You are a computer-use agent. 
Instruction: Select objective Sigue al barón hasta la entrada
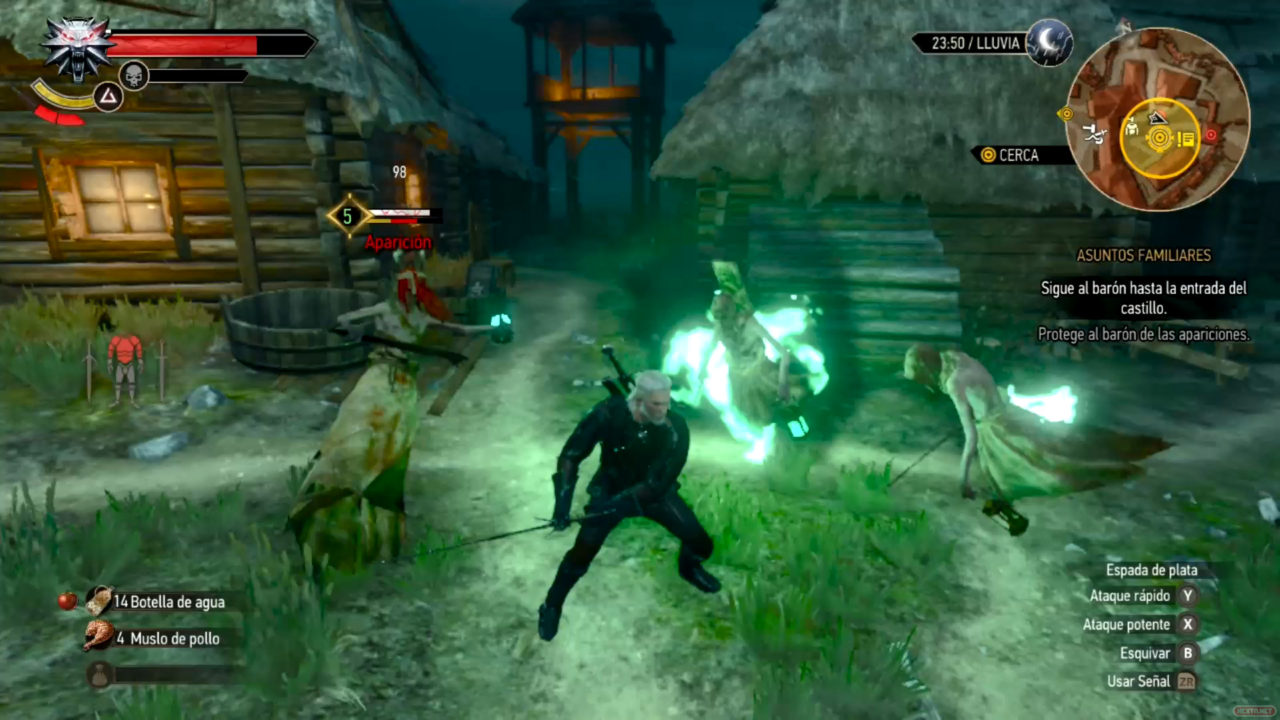(1144, 297)
